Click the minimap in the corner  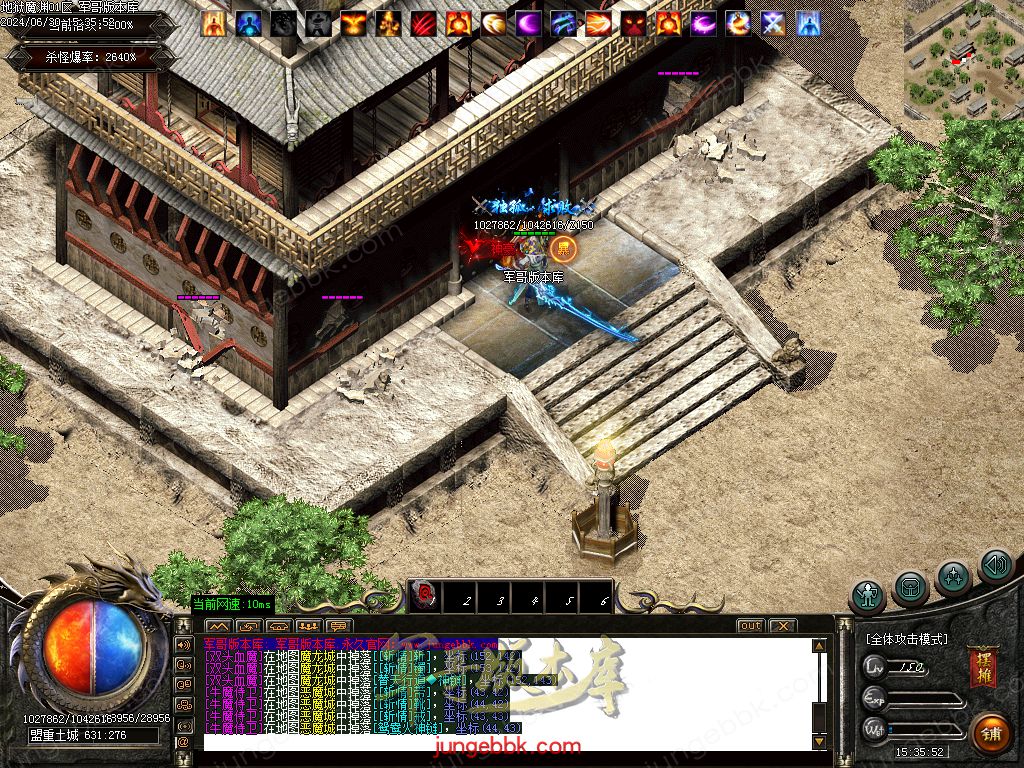coord(963,58)
